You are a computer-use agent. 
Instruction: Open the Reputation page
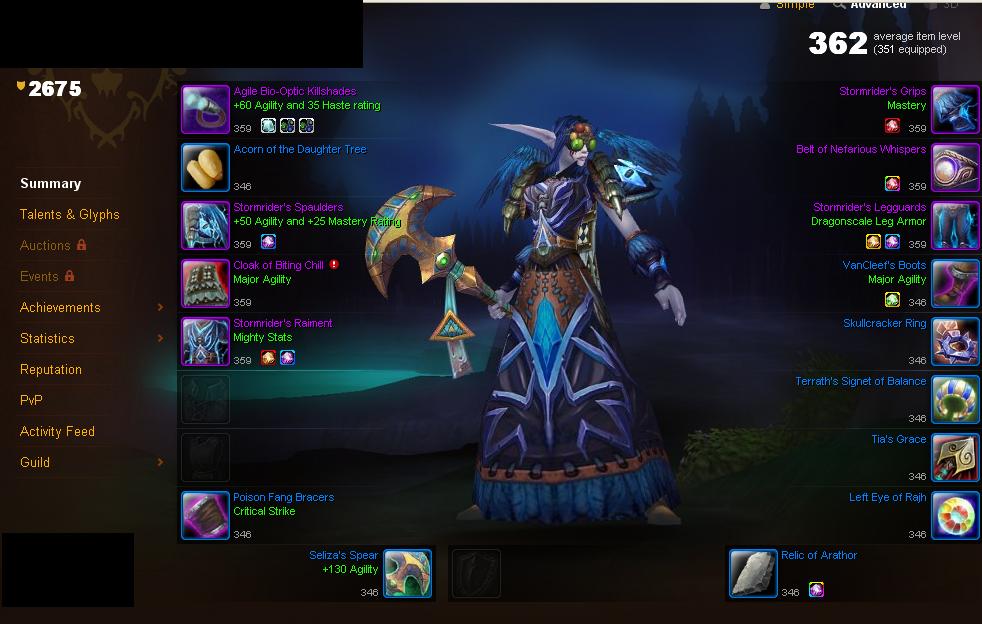pos(51,369)
